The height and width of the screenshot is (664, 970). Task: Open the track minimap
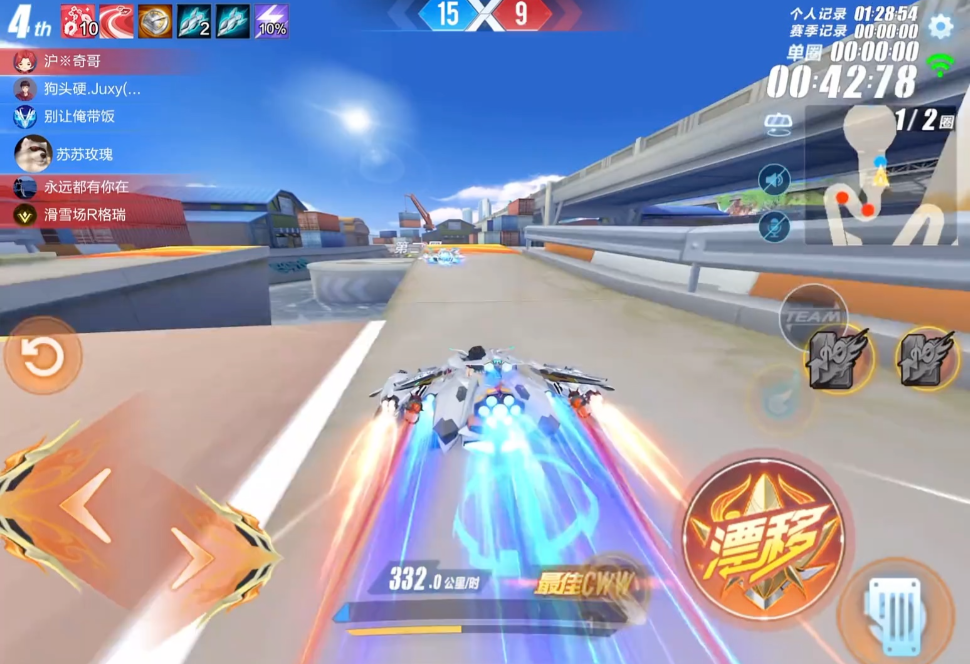coord(880,176)
